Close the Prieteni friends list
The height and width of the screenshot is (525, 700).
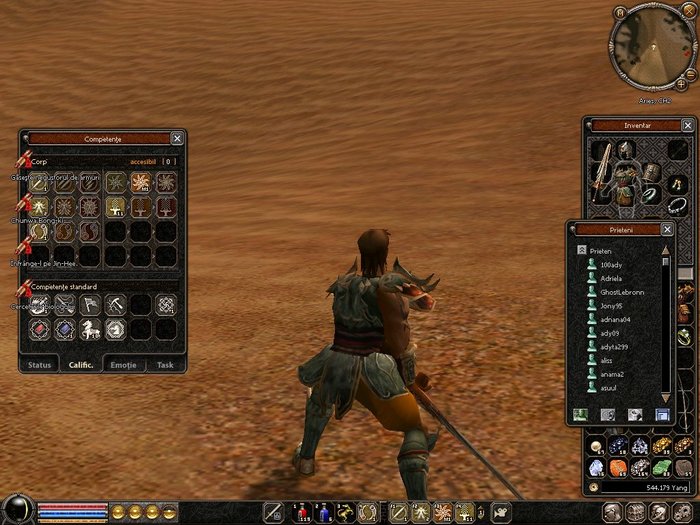(667, 228)
